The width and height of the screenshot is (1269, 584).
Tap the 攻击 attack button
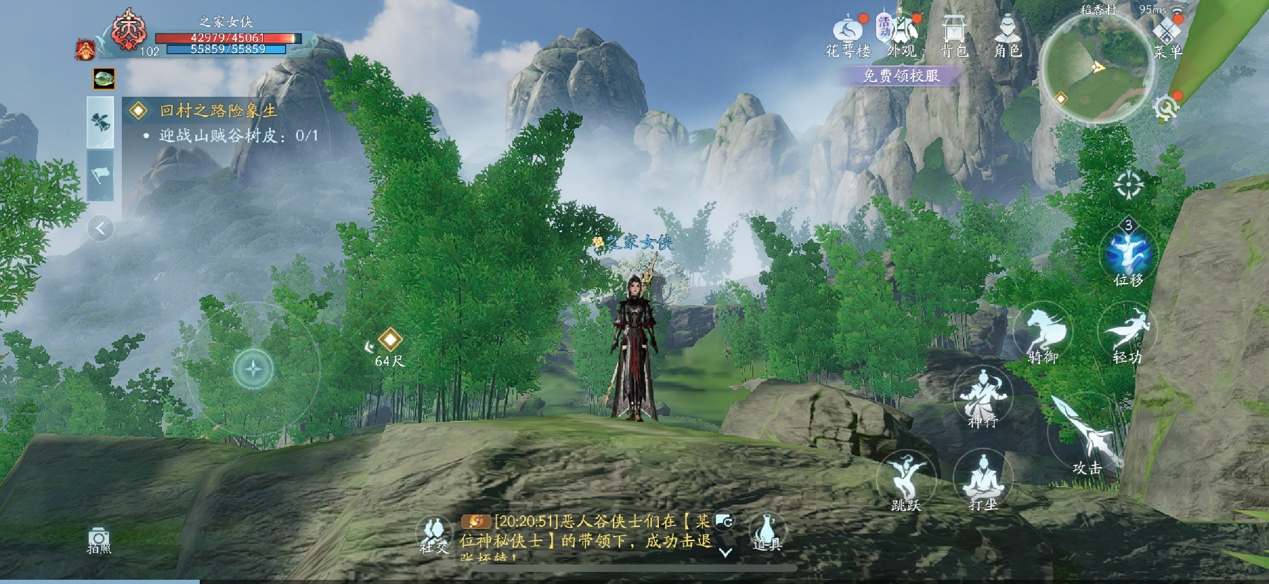[x=1086, y=435]
